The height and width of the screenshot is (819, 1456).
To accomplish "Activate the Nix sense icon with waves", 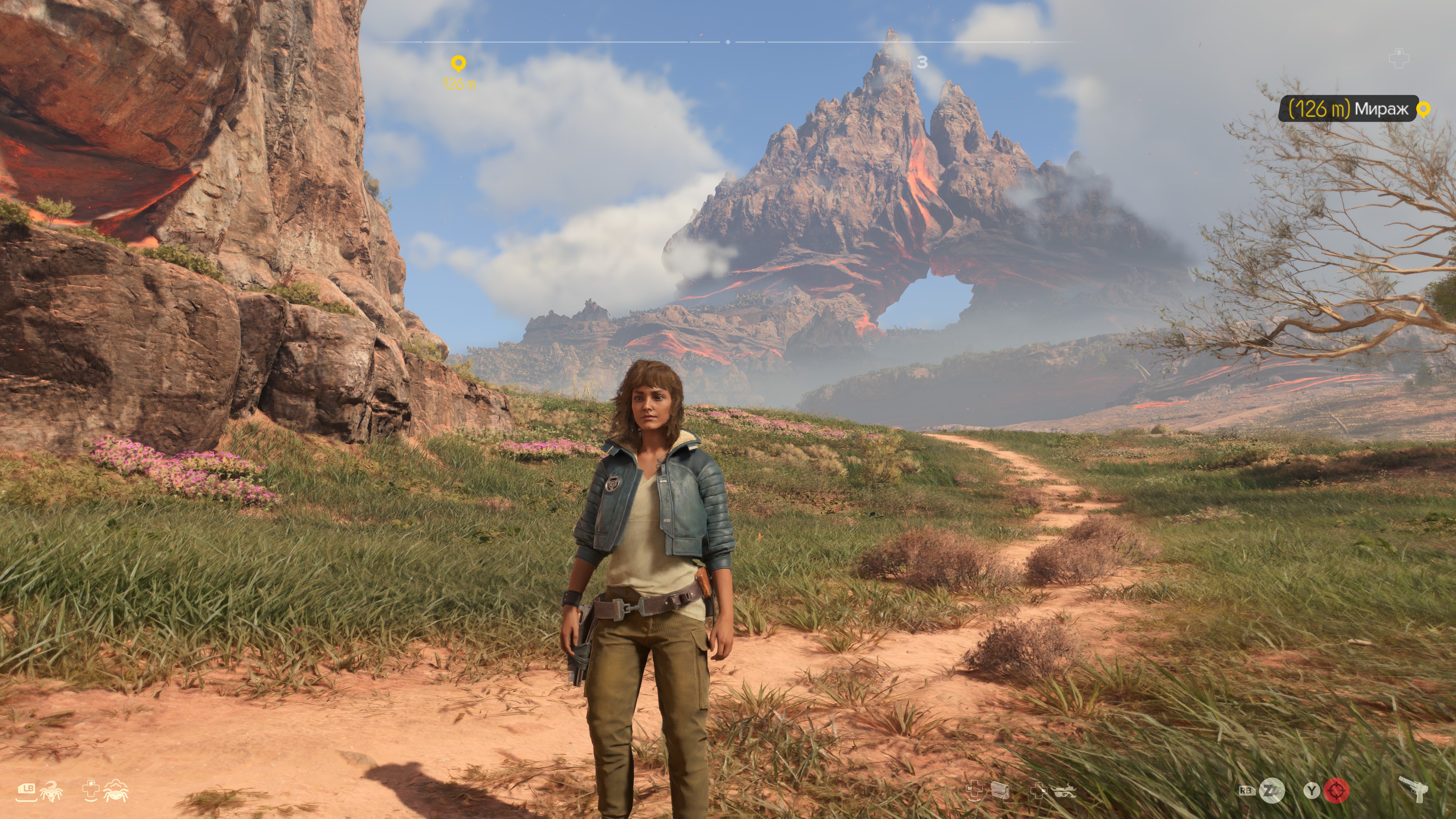I will pos(115,791).
